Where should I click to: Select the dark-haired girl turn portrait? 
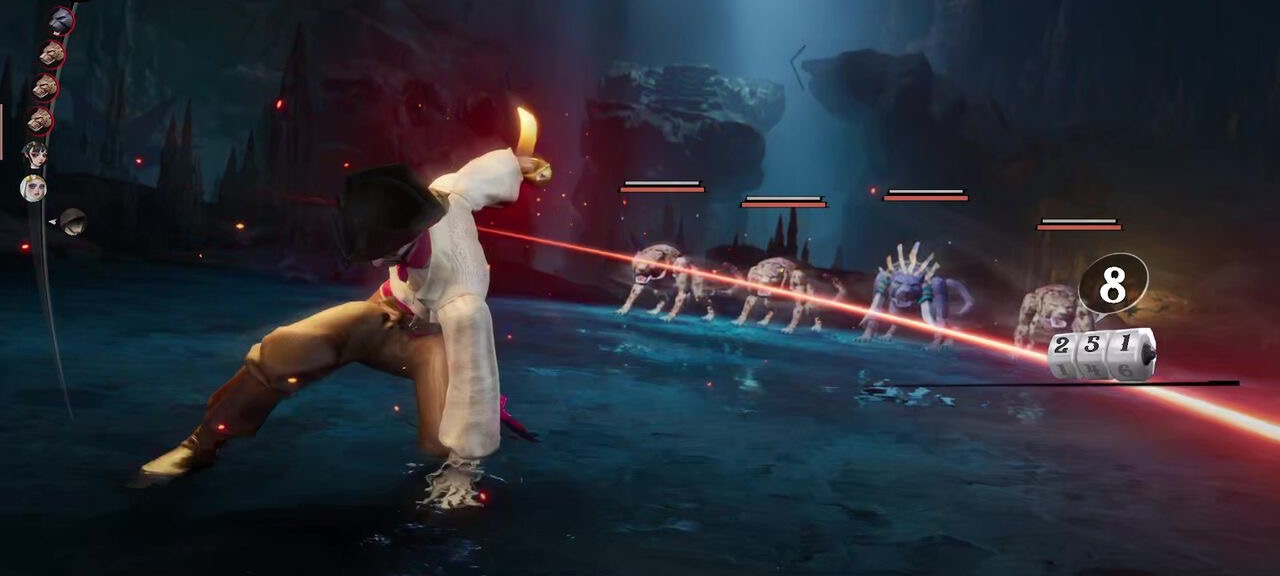click(x=36, y=154)
